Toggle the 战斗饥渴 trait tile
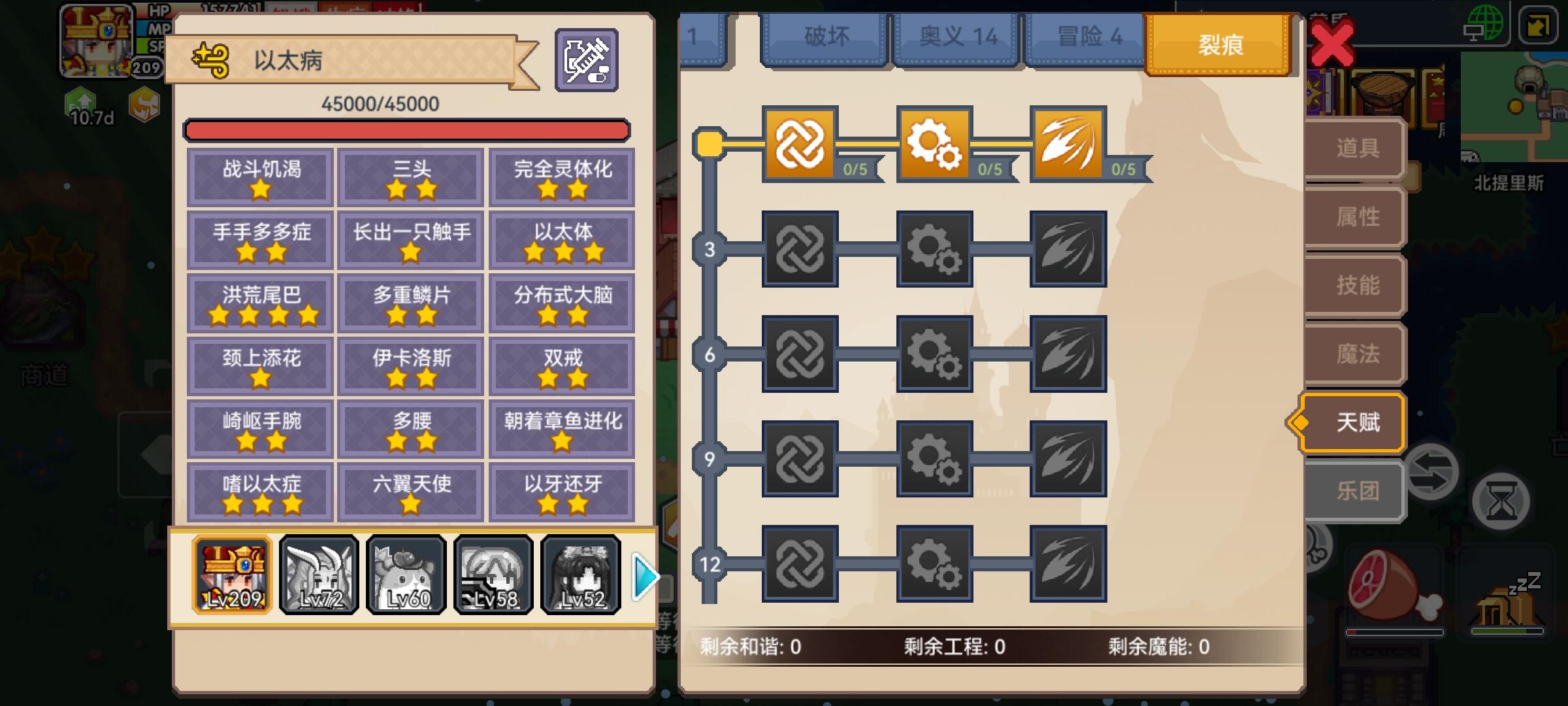This screenshot has width=1568, height=706. [259, 176]
